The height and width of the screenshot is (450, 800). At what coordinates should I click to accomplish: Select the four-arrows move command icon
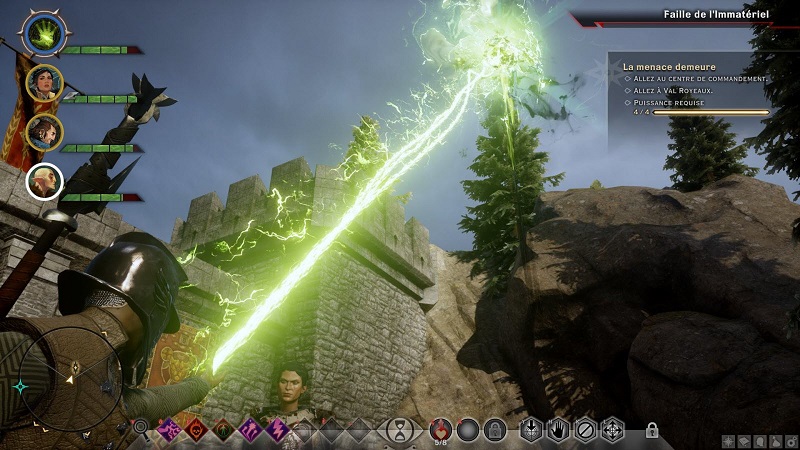click(x=612, y=431)
